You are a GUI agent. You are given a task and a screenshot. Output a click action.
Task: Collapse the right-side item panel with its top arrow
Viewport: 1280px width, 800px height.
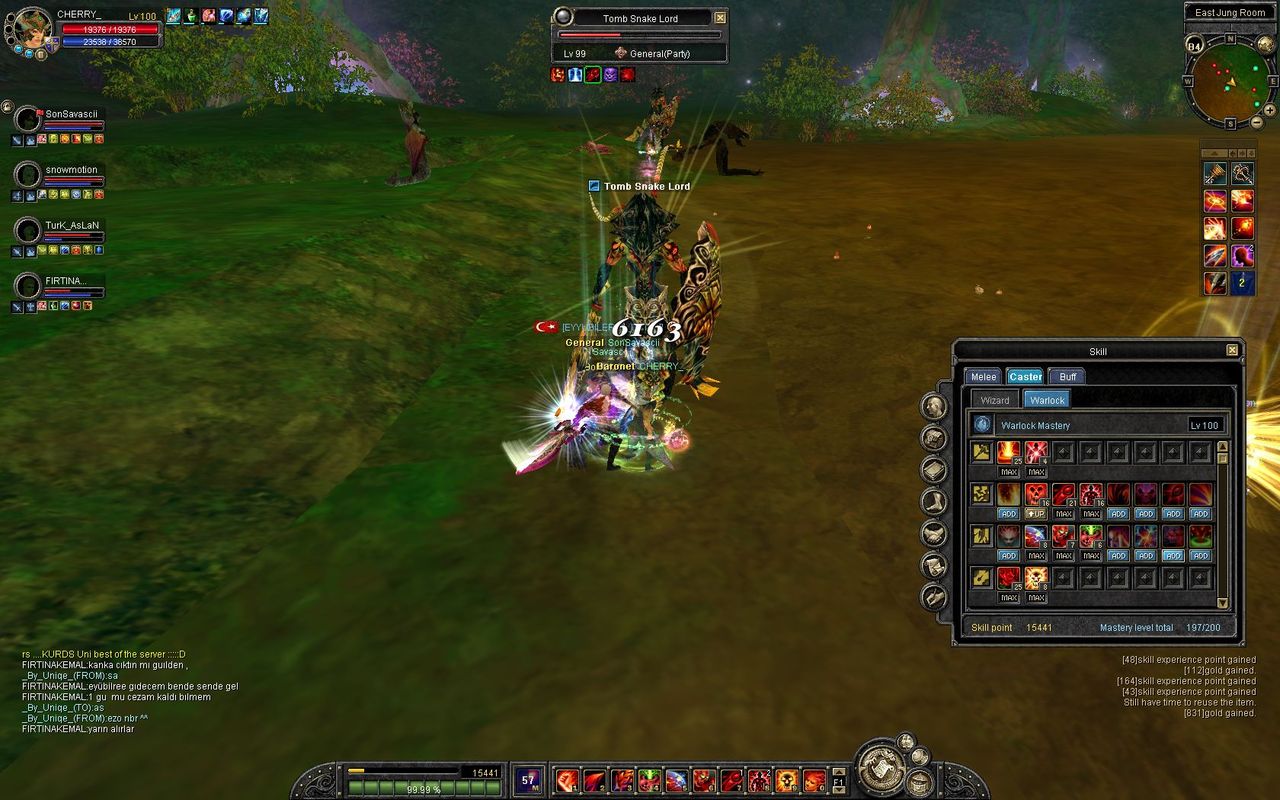point(1213,152)
